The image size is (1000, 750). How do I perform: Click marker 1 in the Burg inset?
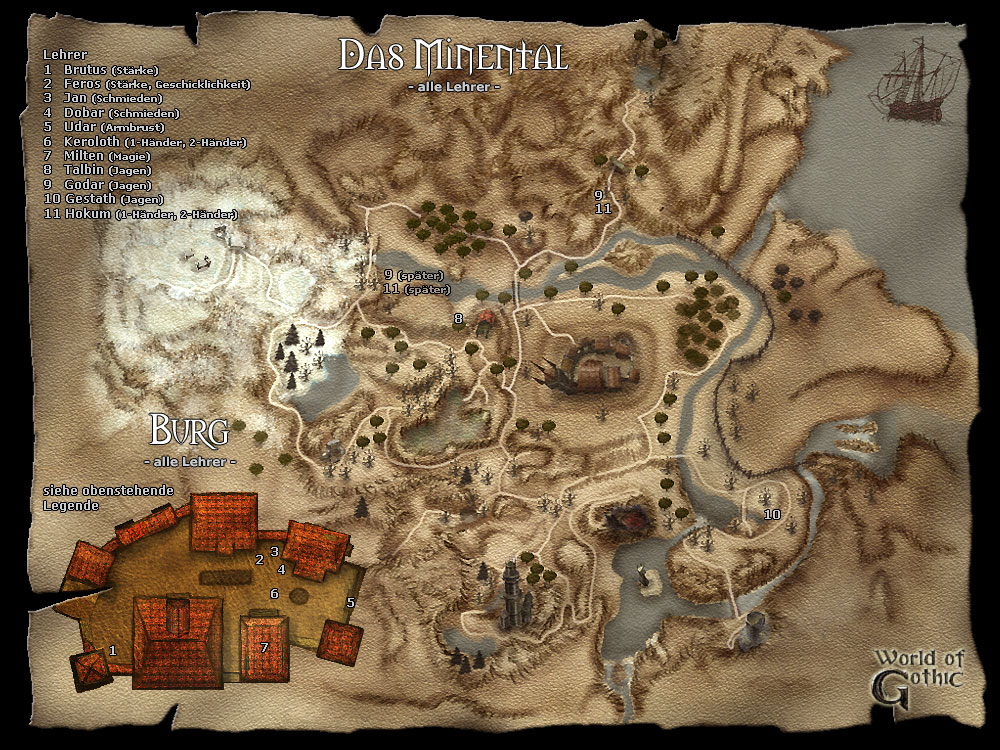point(113,650)
